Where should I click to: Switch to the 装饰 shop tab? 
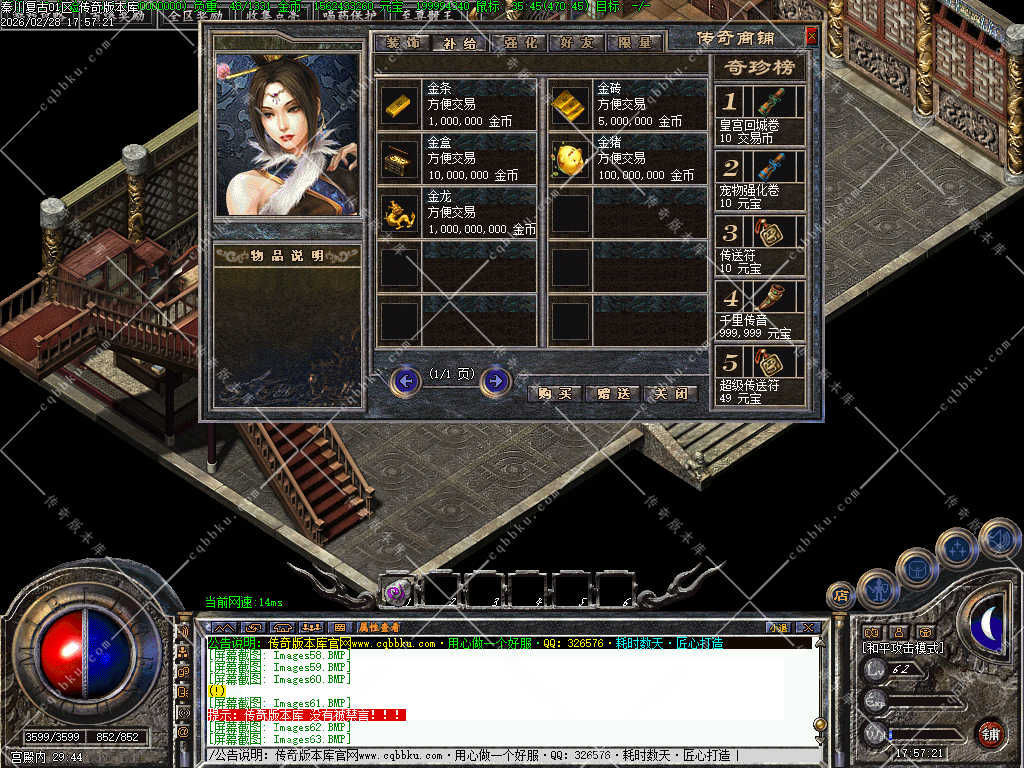[x=403, y=43]
